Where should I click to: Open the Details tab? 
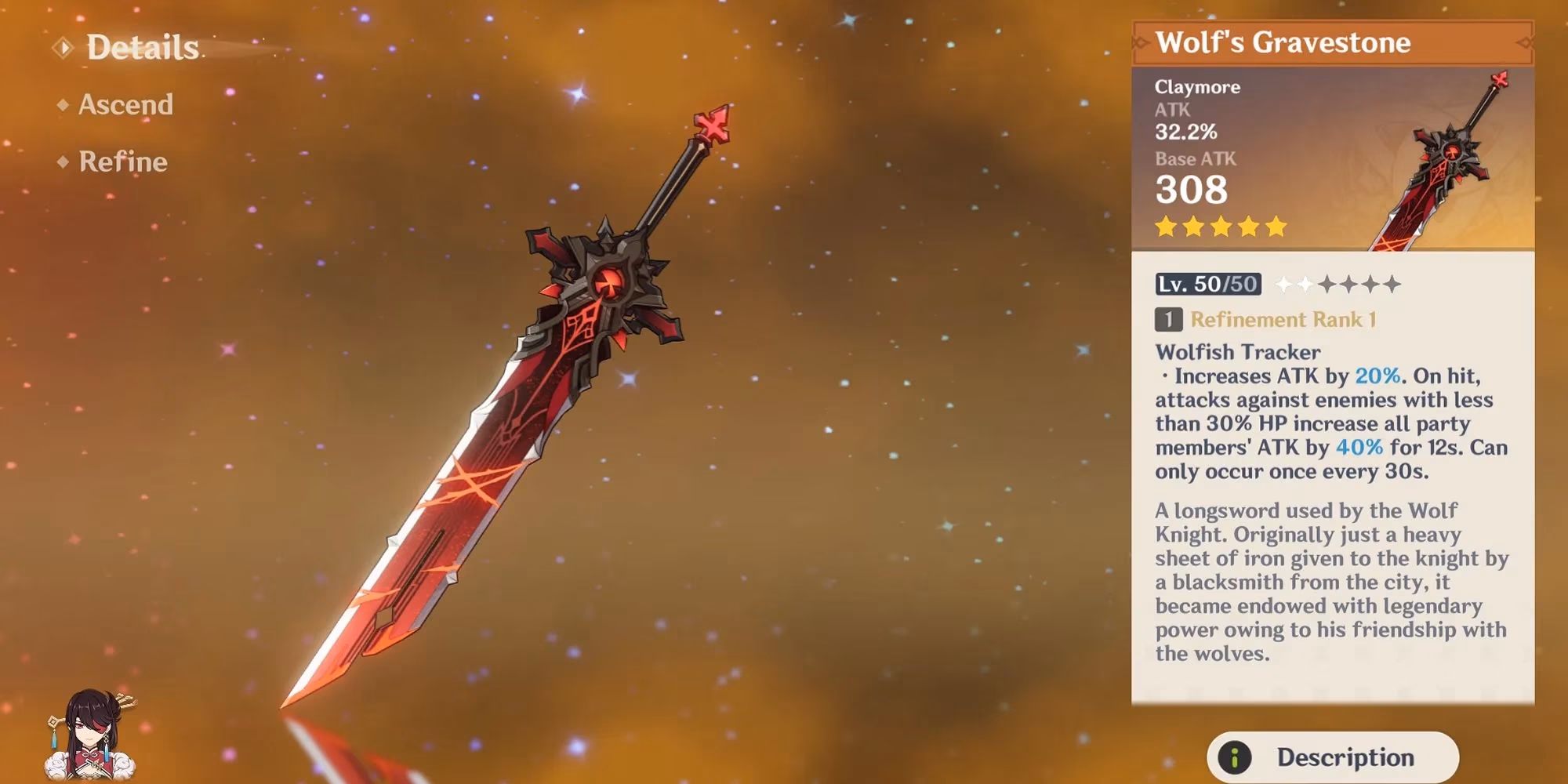click(x=141, y=48)
